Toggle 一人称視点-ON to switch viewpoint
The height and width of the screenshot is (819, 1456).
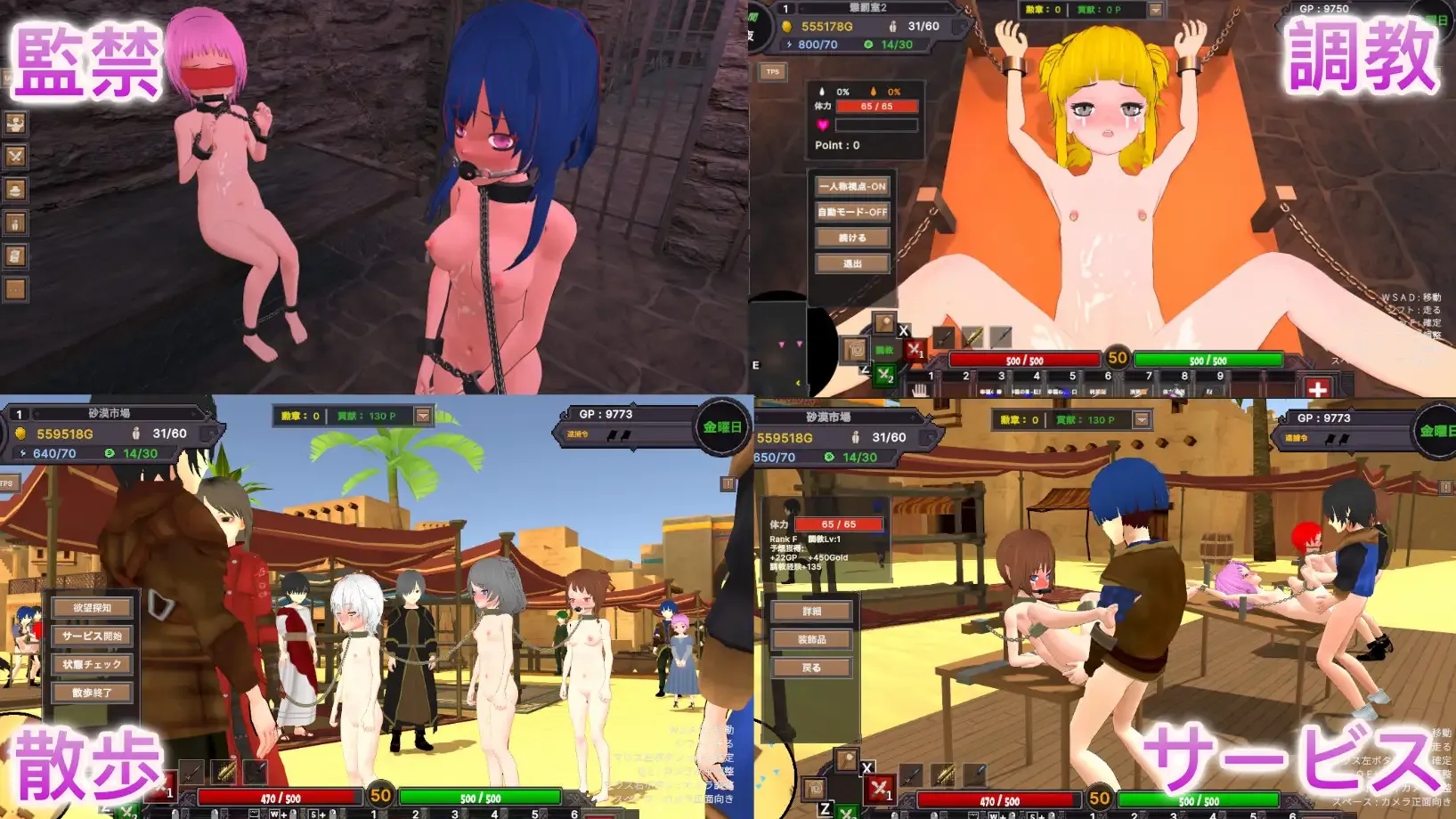click(x=851, y=187)
